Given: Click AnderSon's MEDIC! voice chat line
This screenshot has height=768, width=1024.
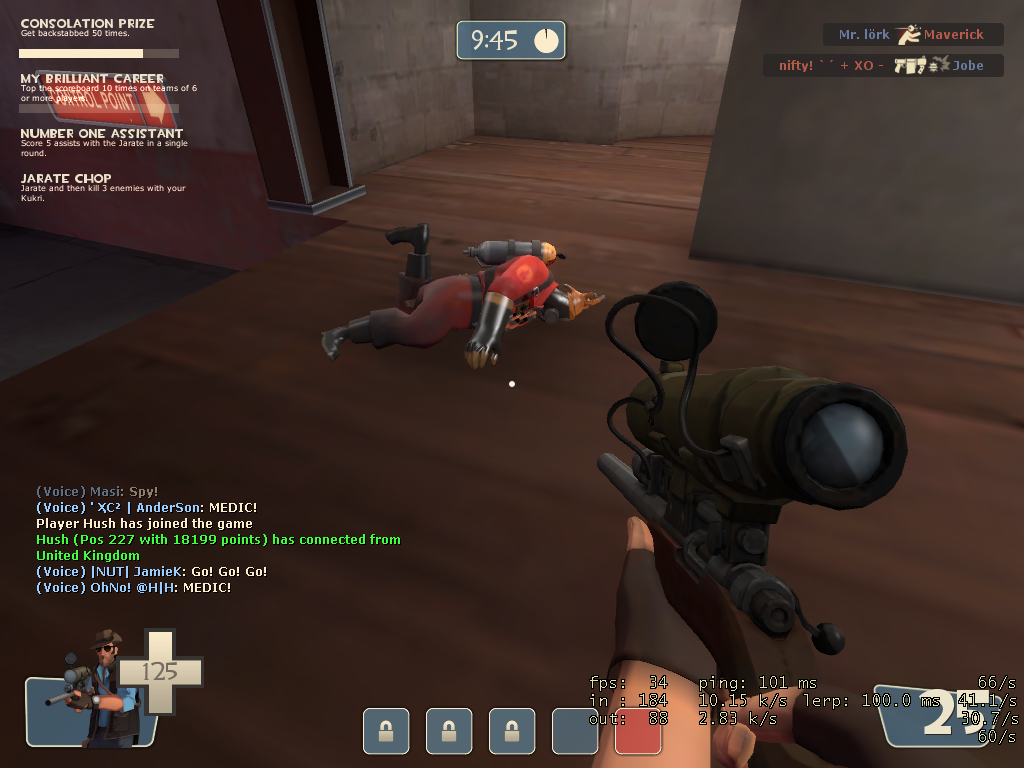Looking at the screenshot, I should point(146,508).
